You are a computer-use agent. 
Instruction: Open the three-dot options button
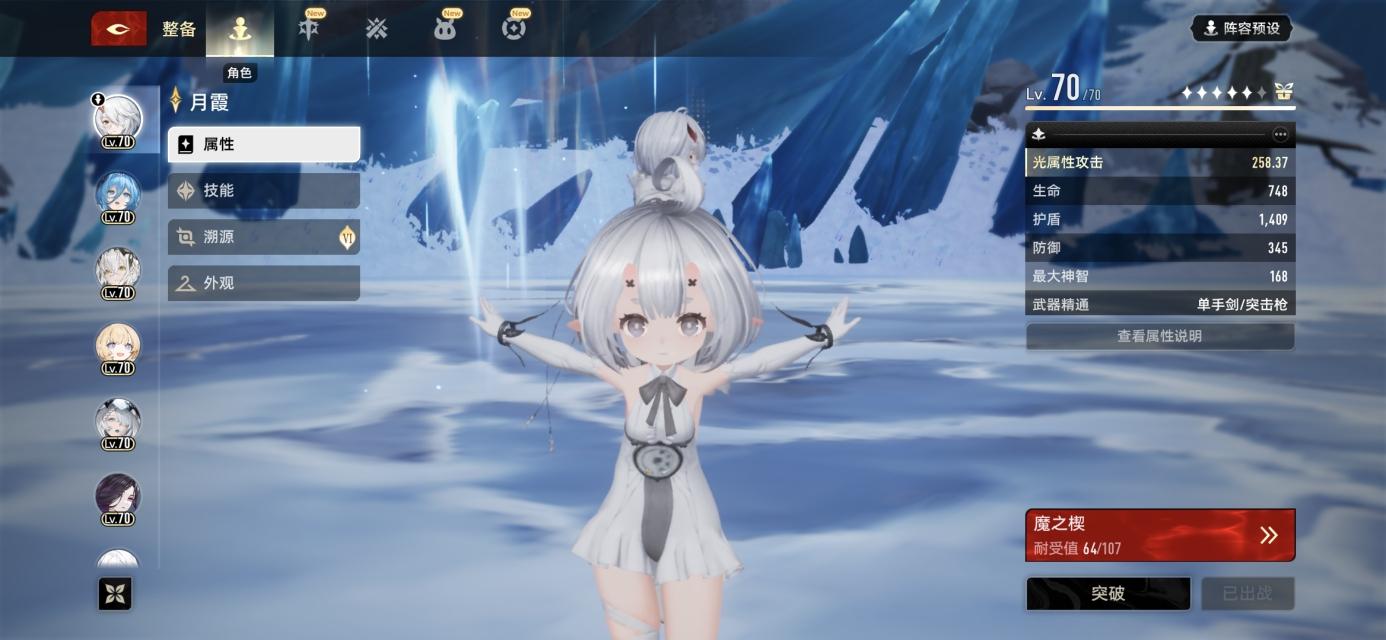tap(1280, 134)
